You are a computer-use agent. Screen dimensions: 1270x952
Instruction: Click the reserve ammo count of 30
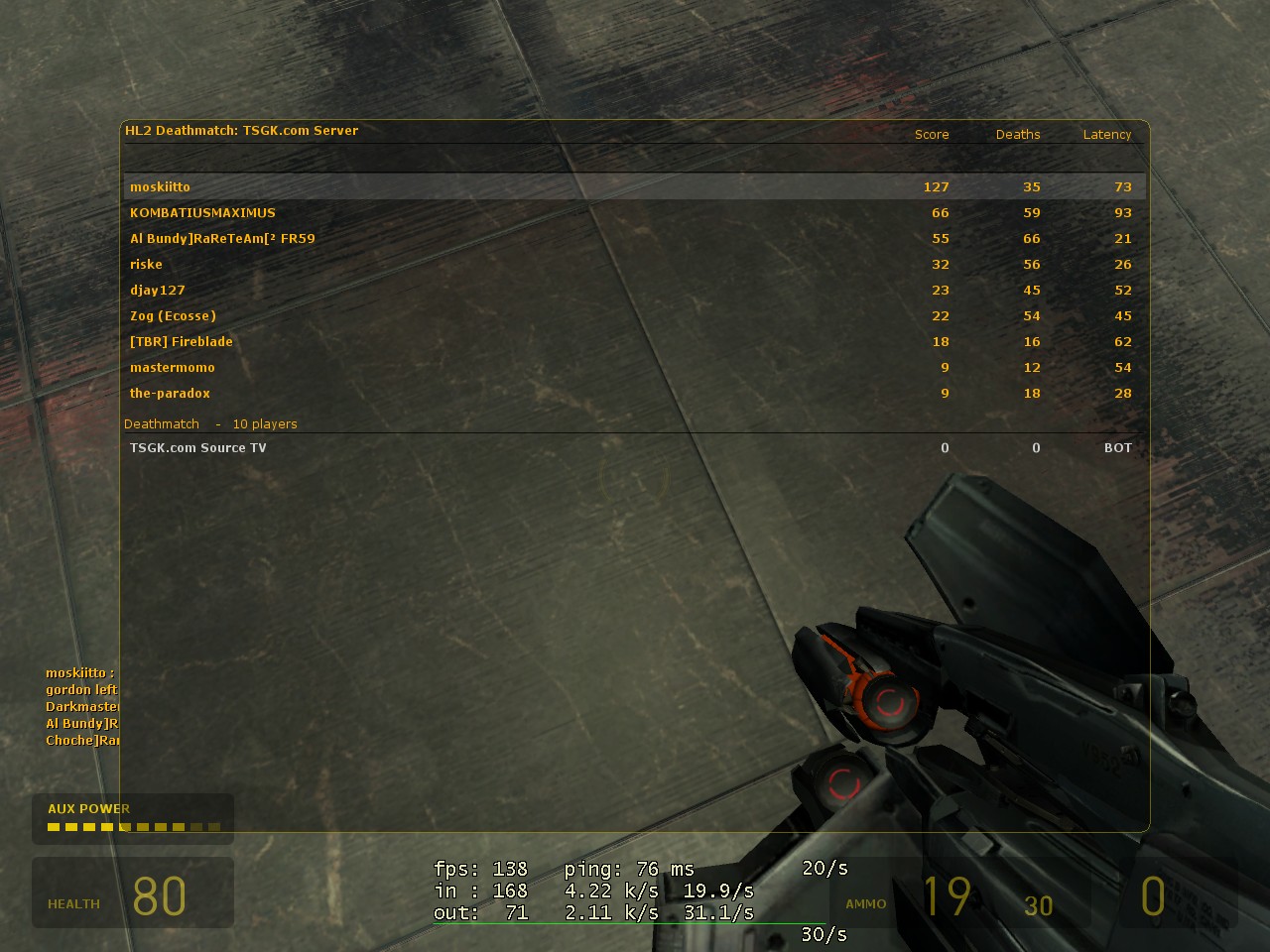point(1038,905)
